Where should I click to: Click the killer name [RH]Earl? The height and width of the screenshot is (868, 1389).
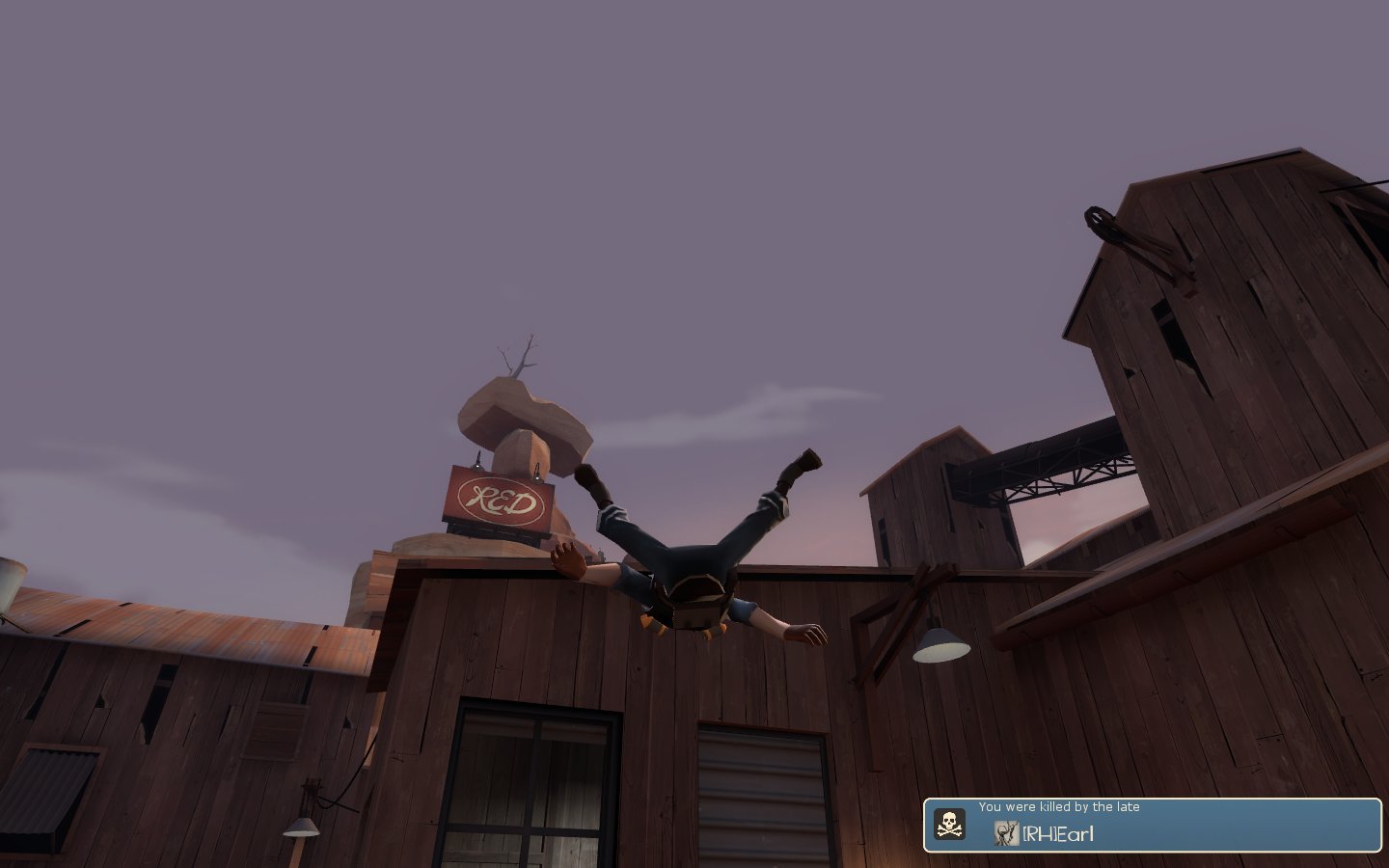1058,834
